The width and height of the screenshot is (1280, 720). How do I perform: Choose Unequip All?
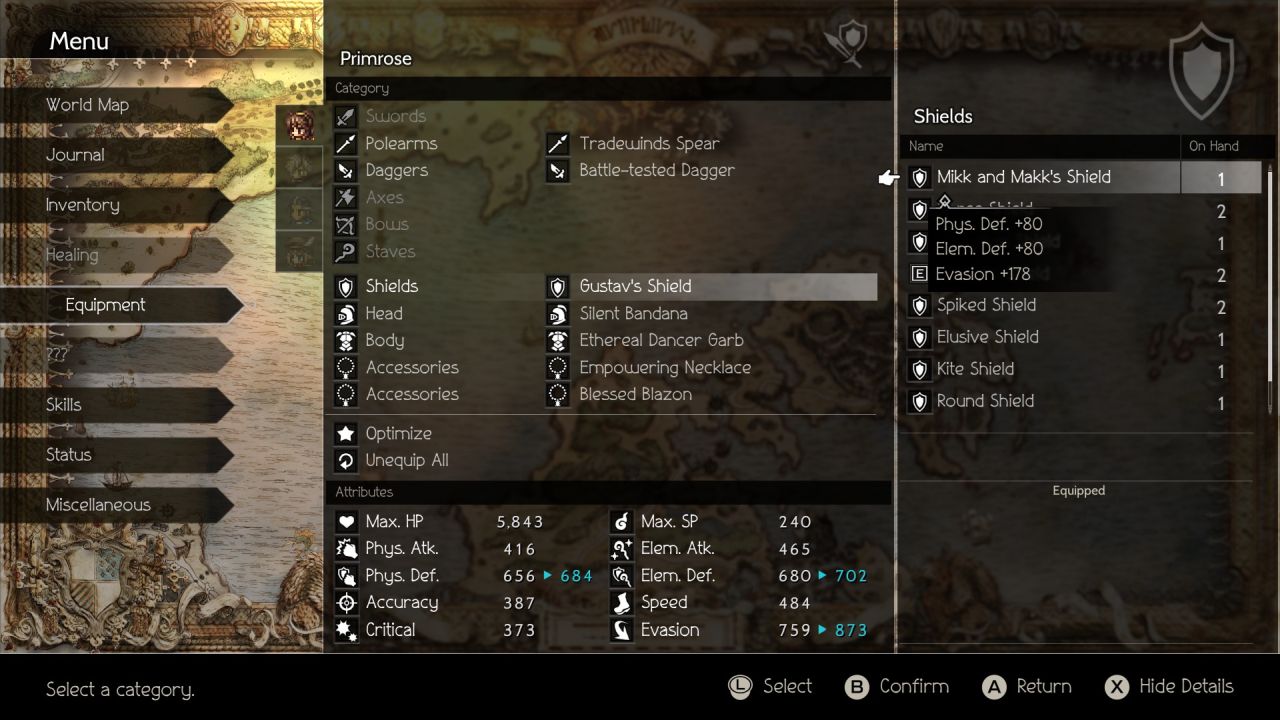tap(406, 461)
